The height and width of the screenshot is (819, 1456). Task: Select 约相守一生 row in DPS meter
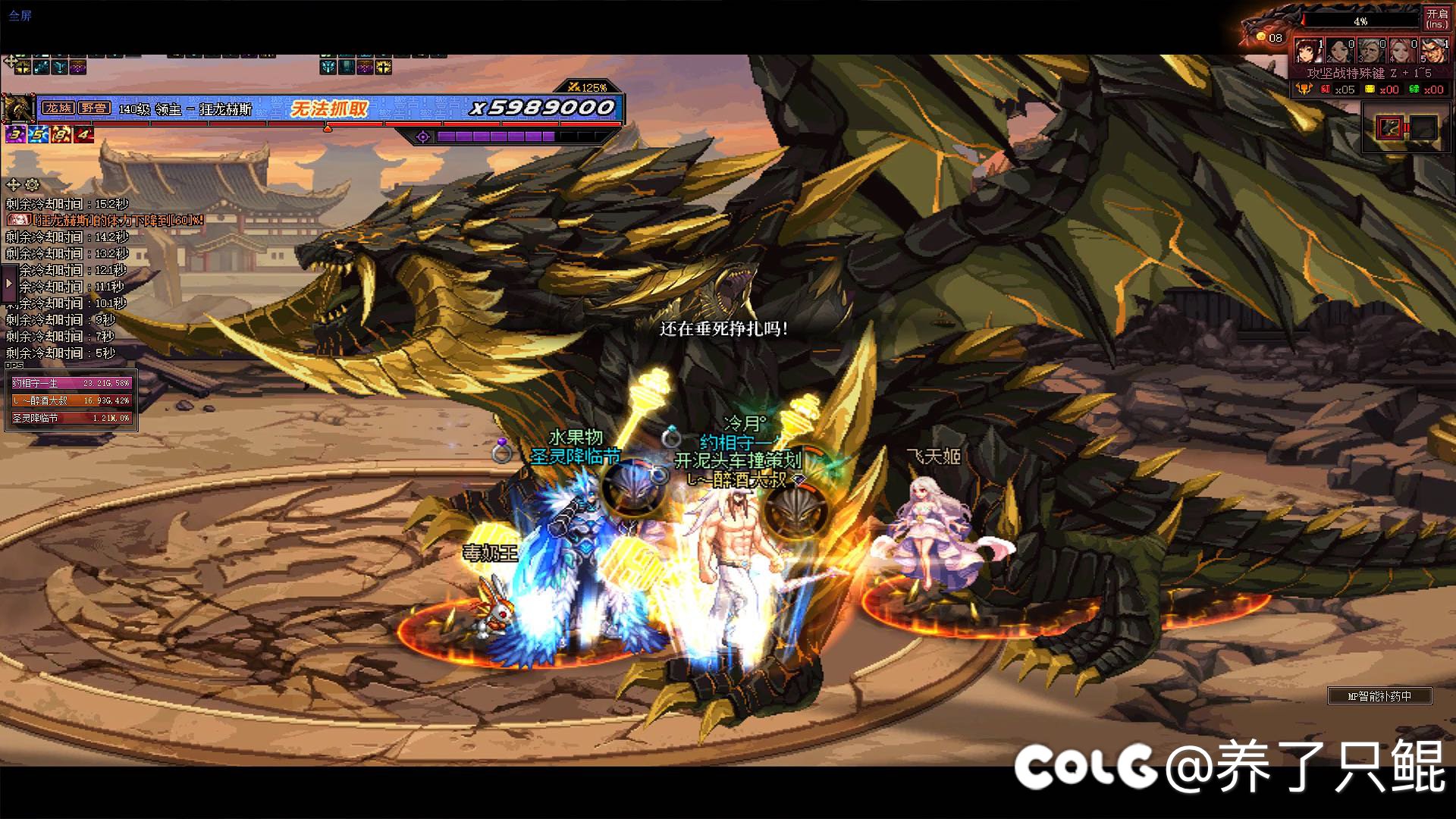(71, 383)
